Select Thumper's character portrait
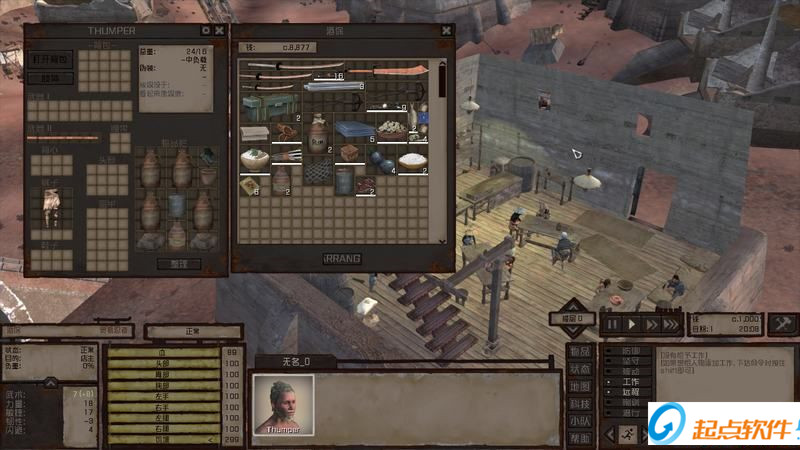800x450 pixels. coord(283,404)
